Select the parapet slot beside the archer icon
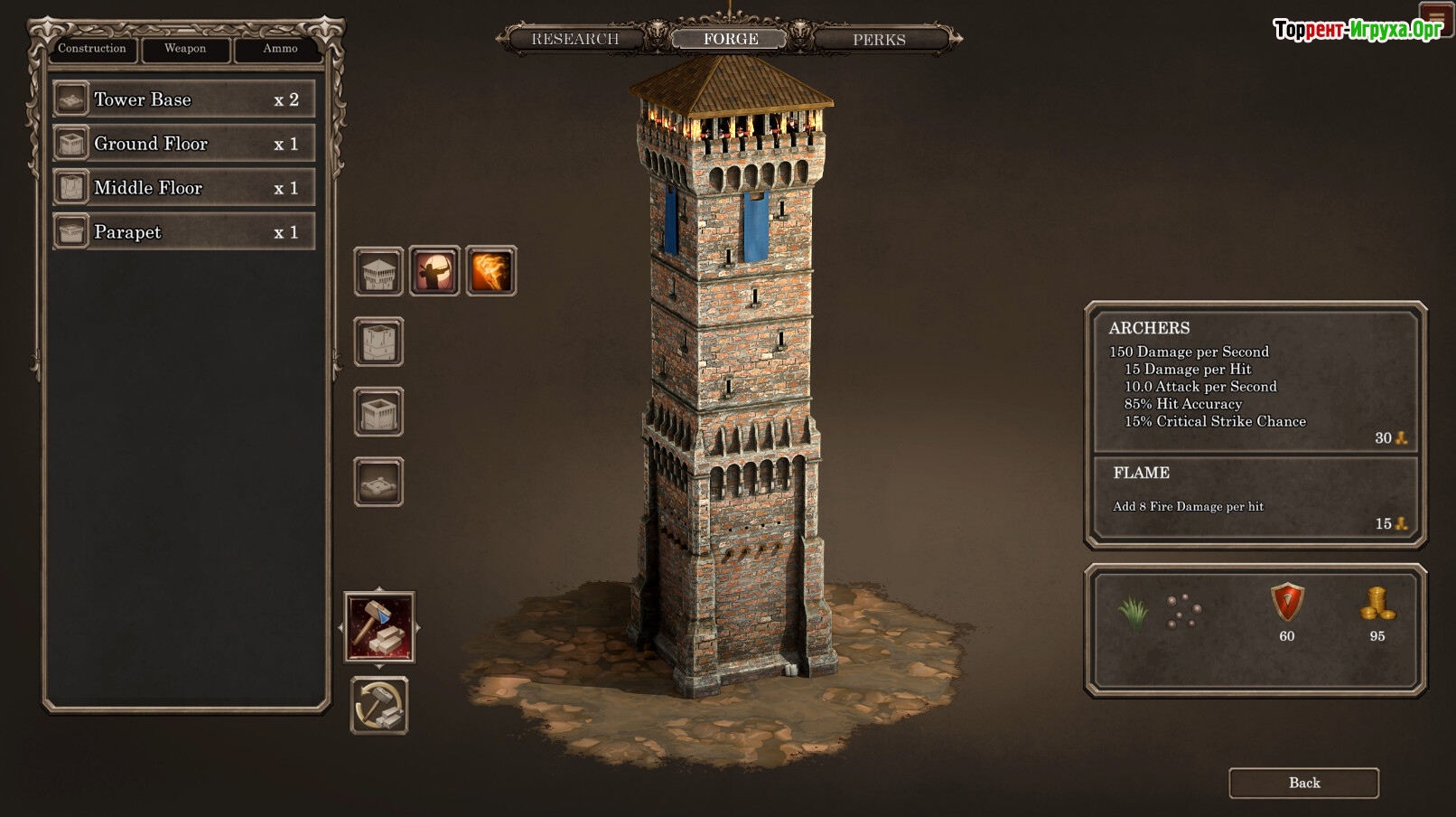The height and width of the screenshot is (817, 1456). tap(378, 271)
